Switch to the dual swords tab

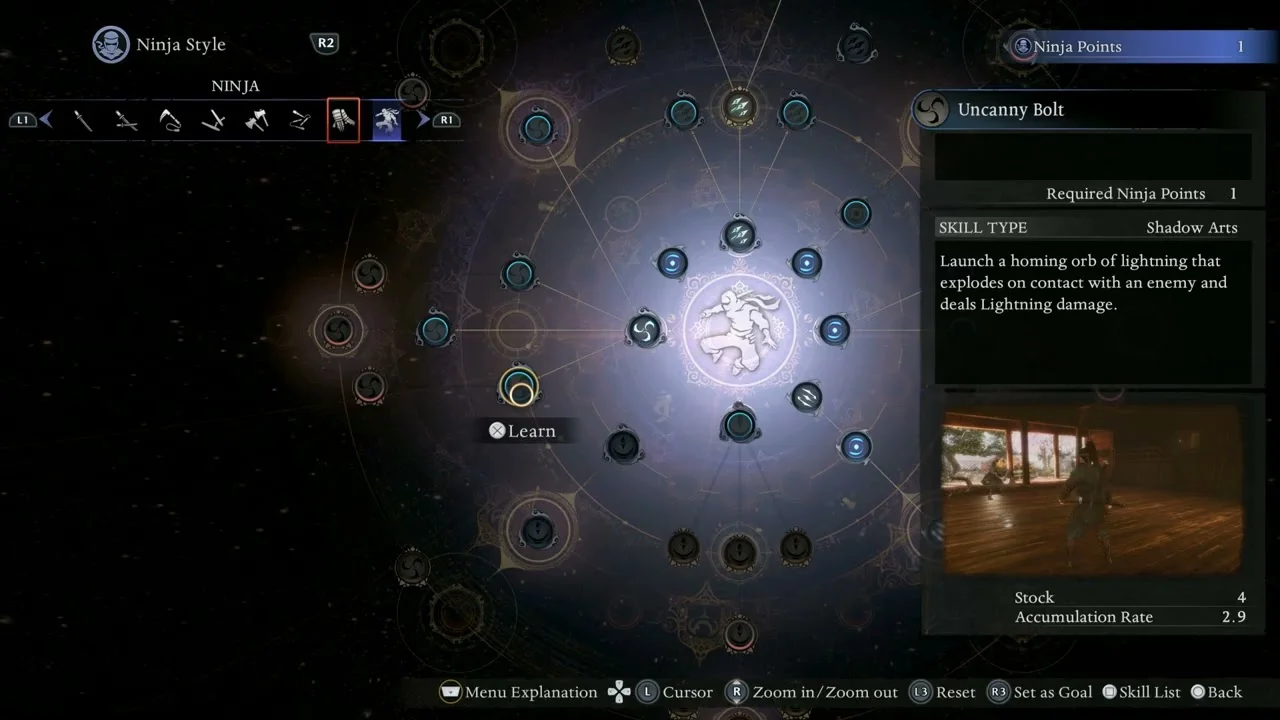point(126,121)
